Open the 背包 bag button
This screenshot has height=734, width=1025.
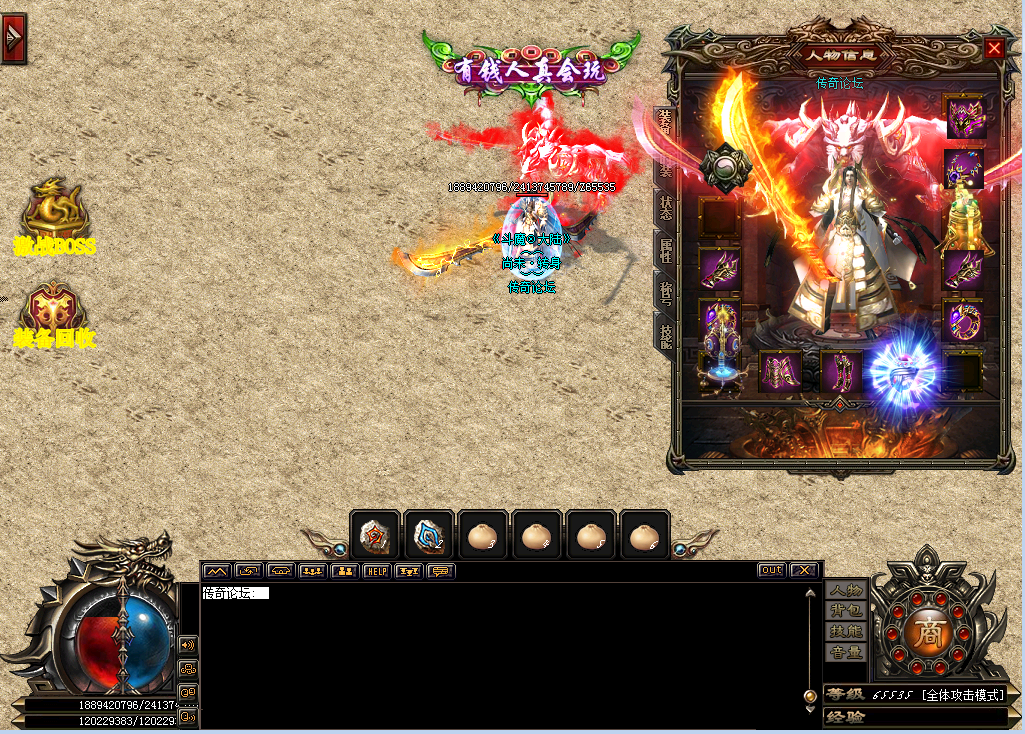pyautogui.click(x=846, y=610)
